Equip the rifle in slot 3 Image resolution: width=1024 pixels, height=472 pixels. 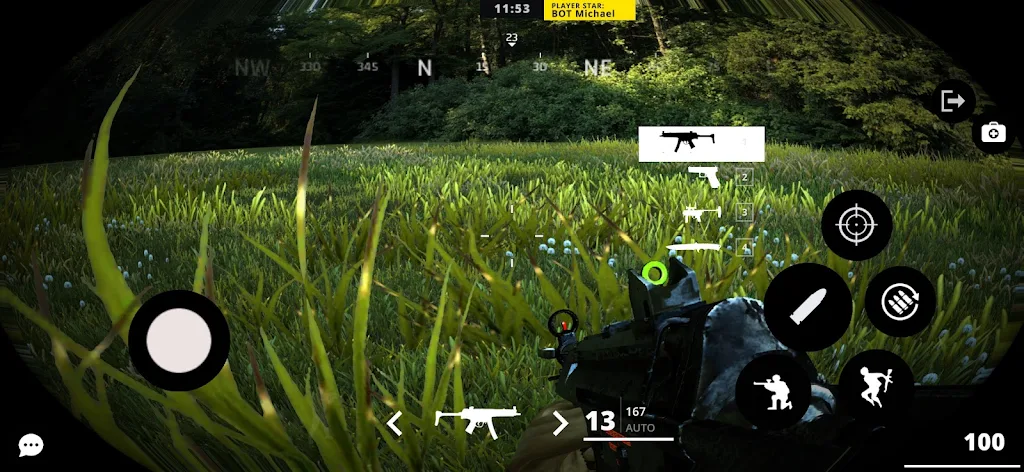pos(702,212)
